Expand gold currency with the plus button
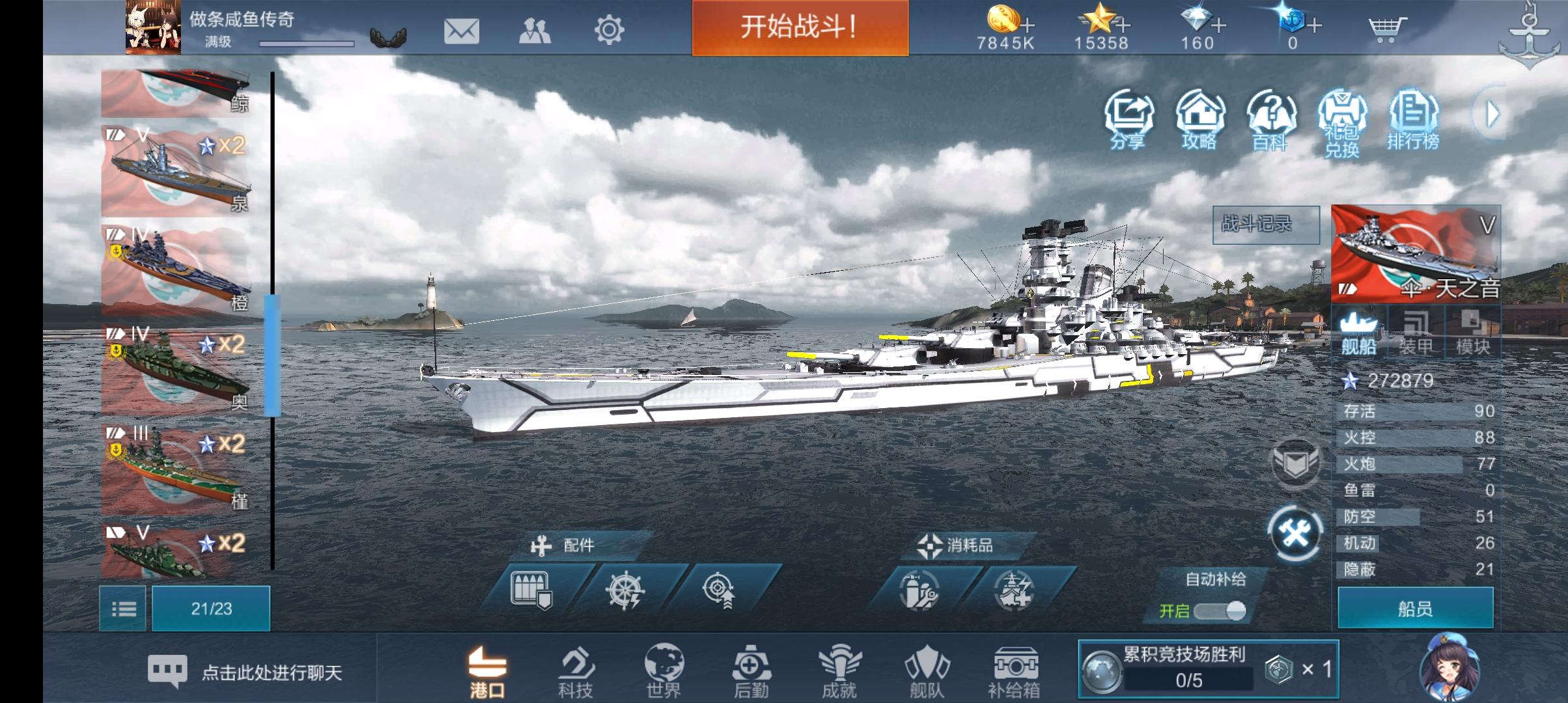Viewport: 1568px width, 703px height. click(x=1026, y=26)
